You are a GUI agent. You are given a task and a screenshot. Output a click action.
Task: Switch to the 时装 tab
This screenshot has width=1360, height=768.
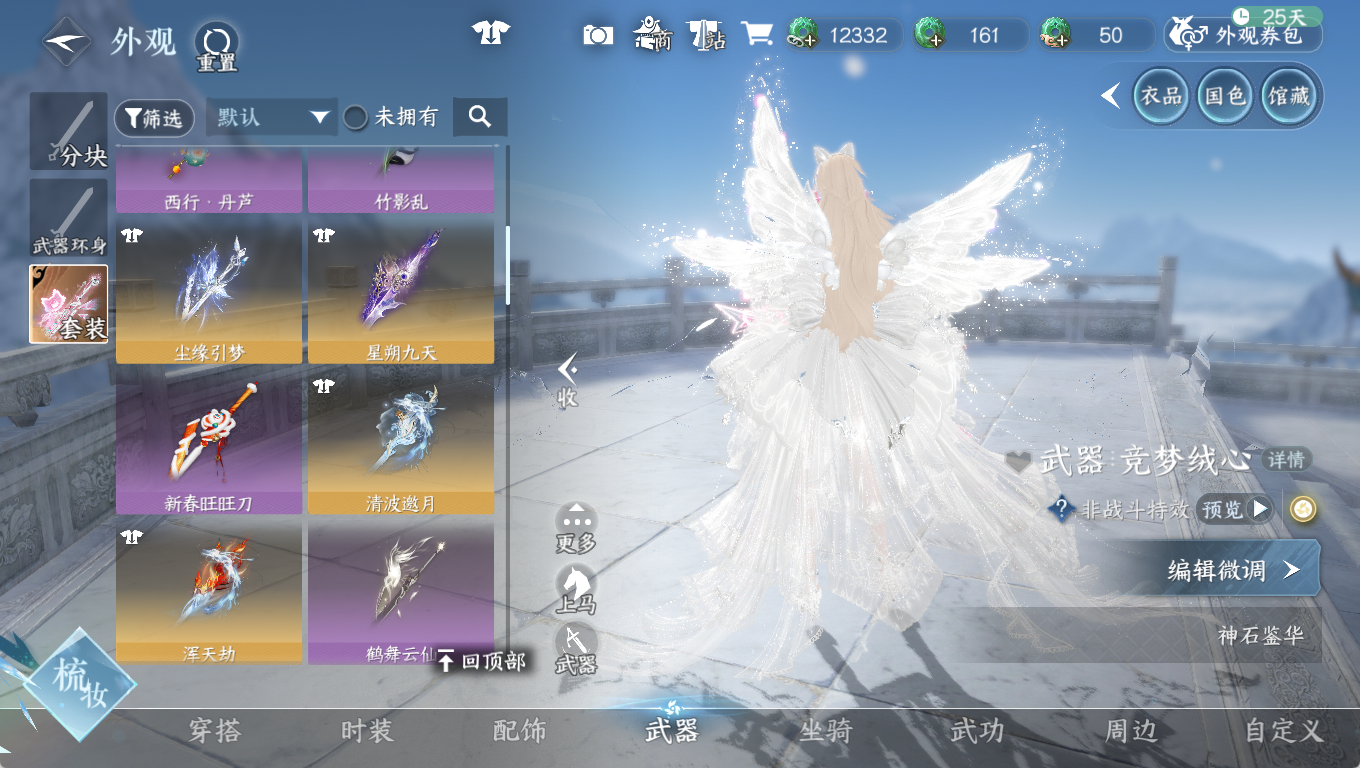(x=367, y=731)
